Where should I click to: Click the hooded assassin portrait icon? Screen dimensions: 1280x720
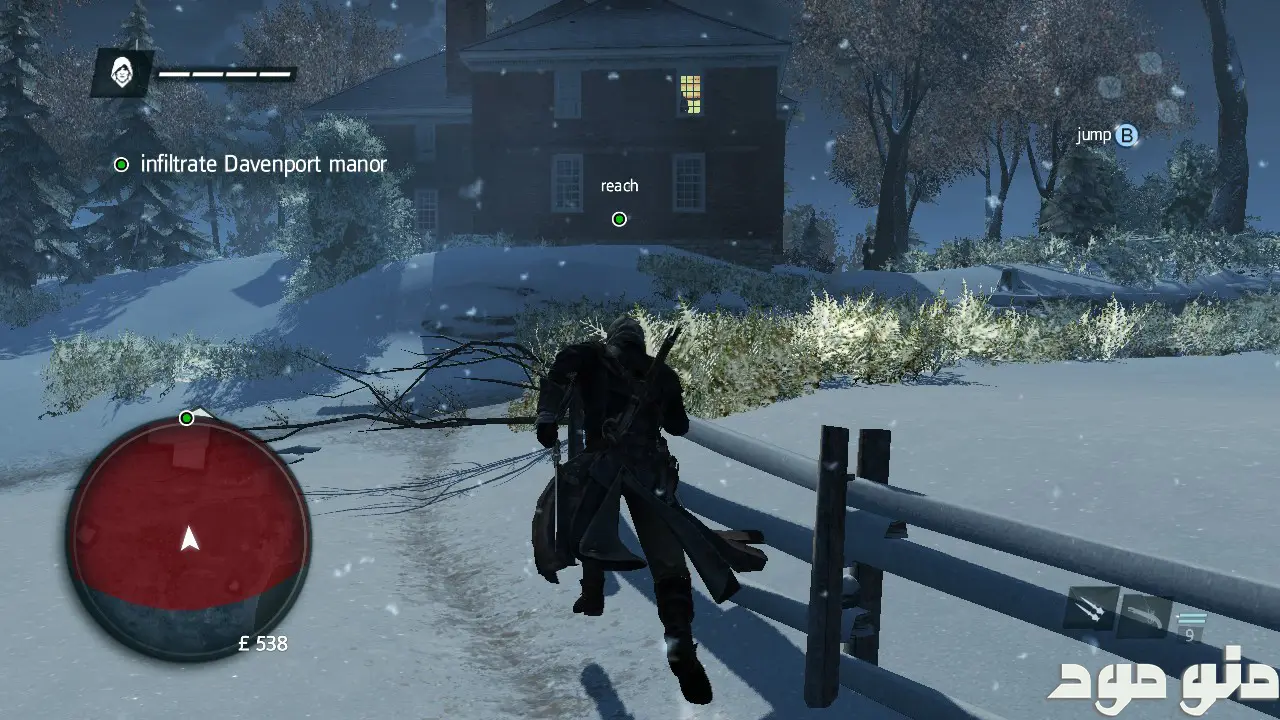pos(123,73)
